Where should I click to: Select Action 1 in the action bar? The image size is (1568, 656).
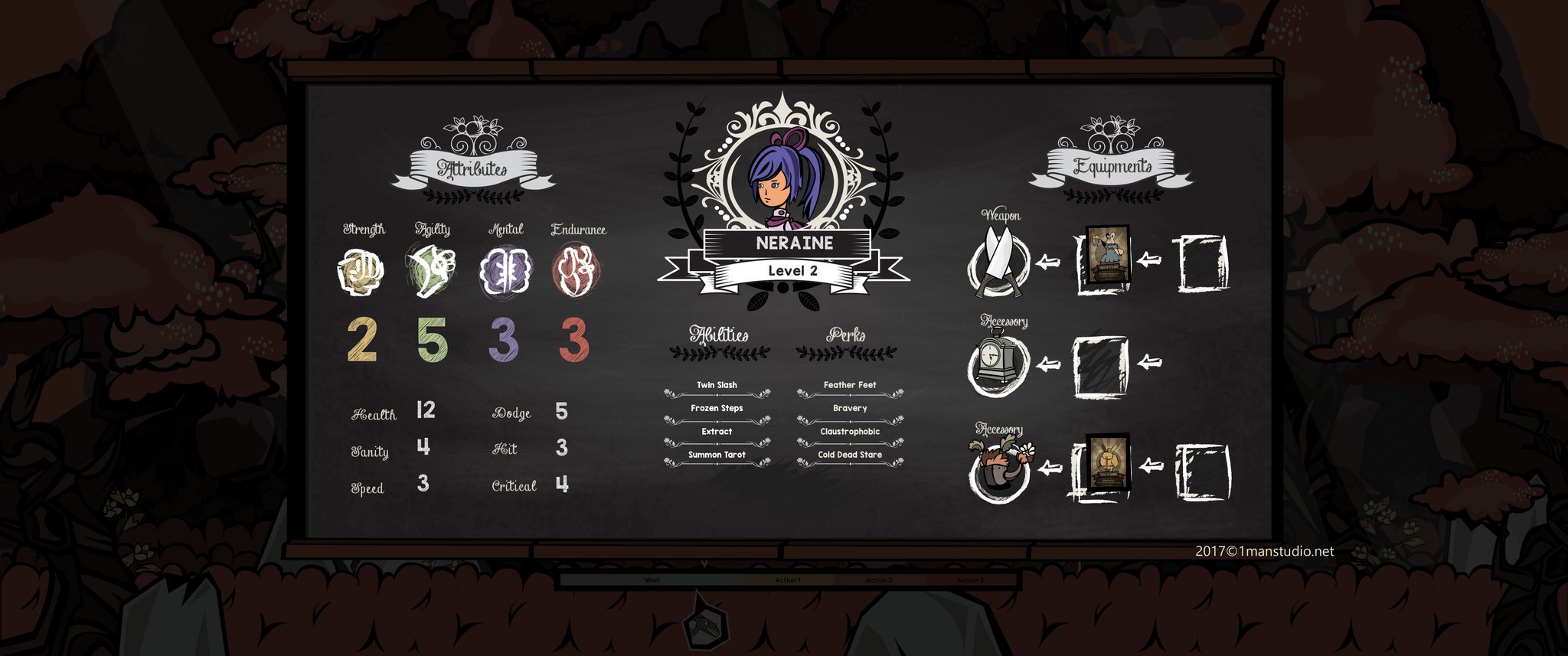pyautogui.click(x=786, y=580)
